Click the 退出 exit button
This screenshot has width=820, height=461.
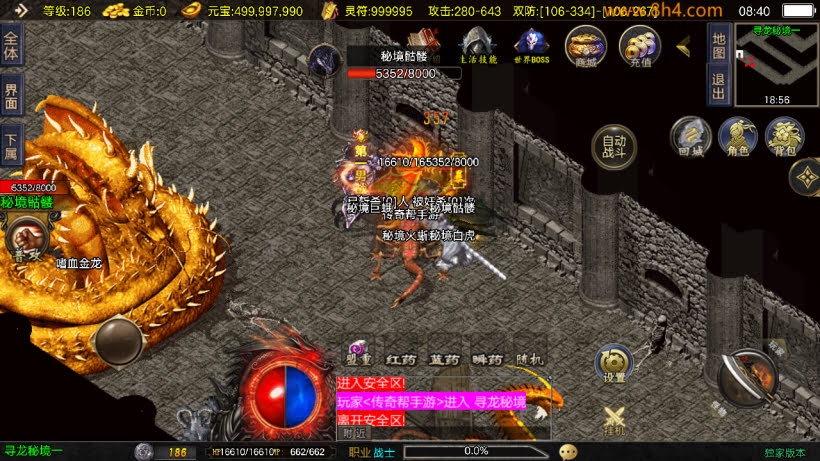click(718, 86)
